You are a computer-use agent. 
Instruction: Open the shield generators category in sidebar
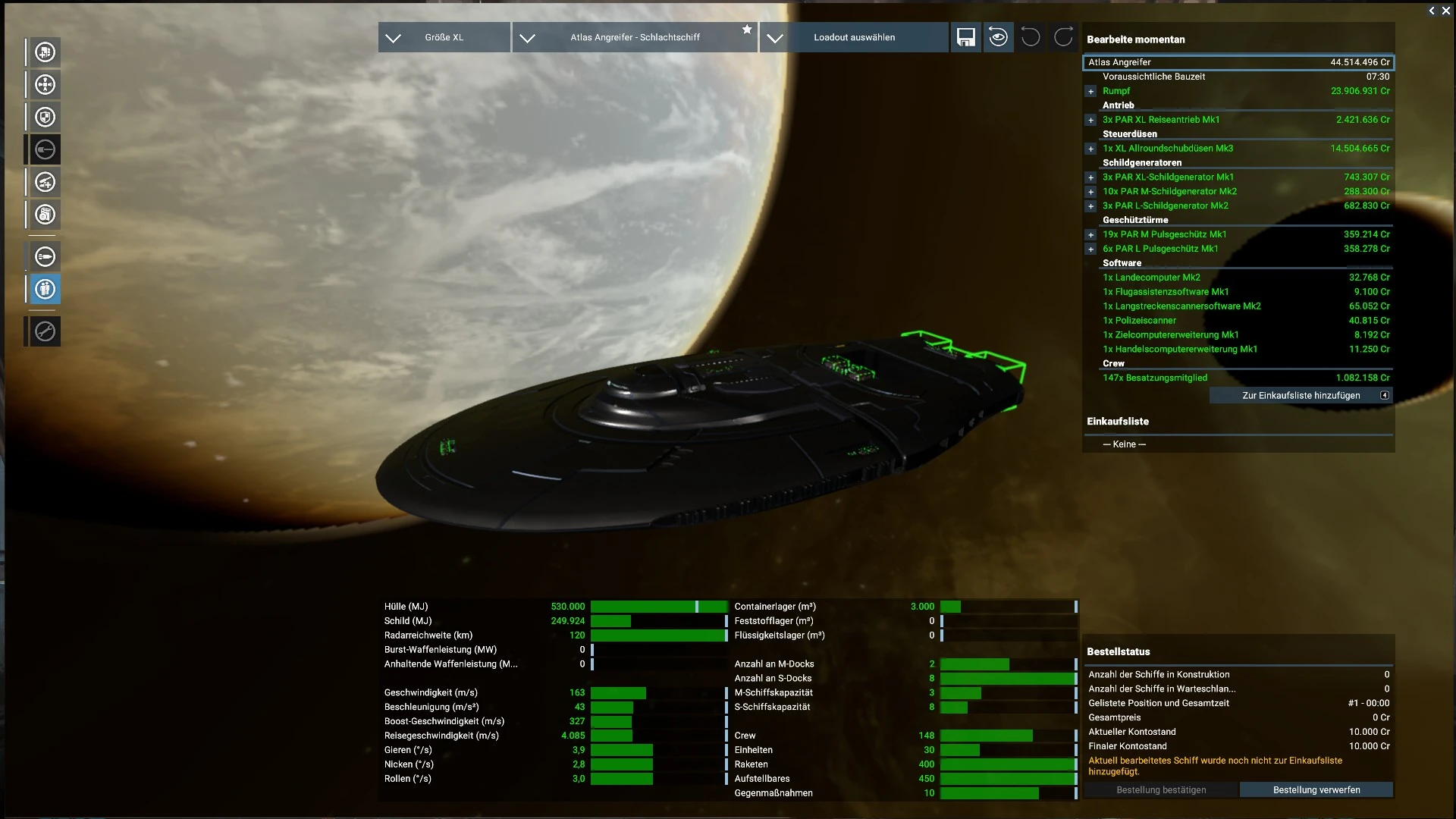tap(45, 118)
